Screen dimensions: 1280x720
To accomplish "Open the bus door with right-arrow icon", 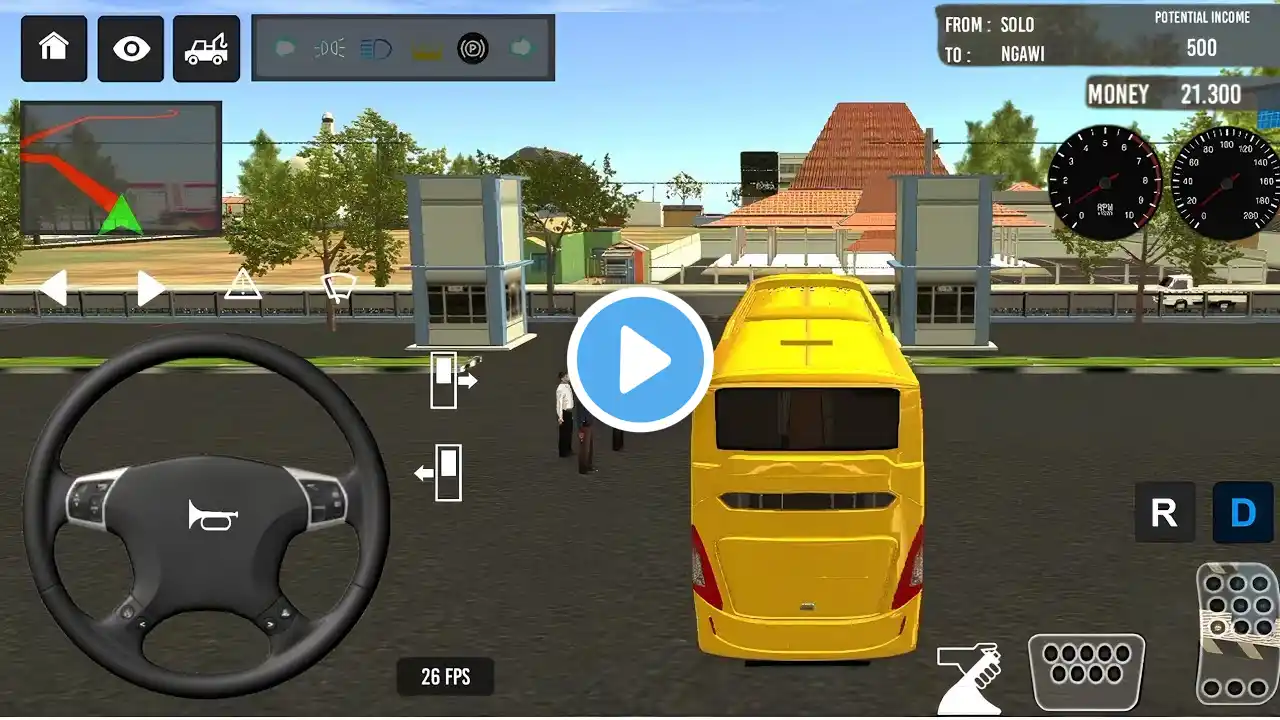I will pos(451,379).
